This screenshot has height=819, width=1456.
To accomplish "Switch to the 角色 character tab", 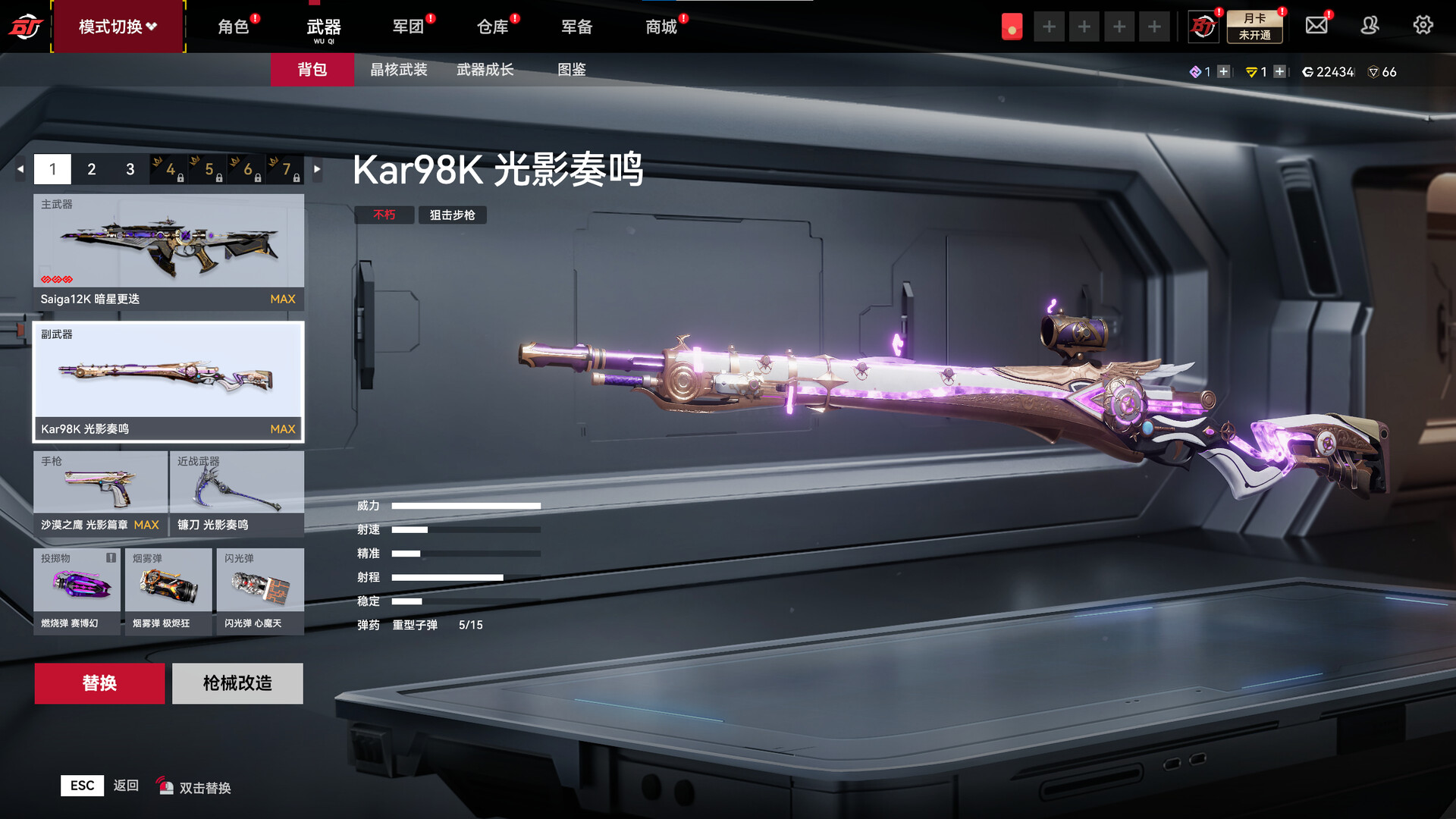I will 234,27.
